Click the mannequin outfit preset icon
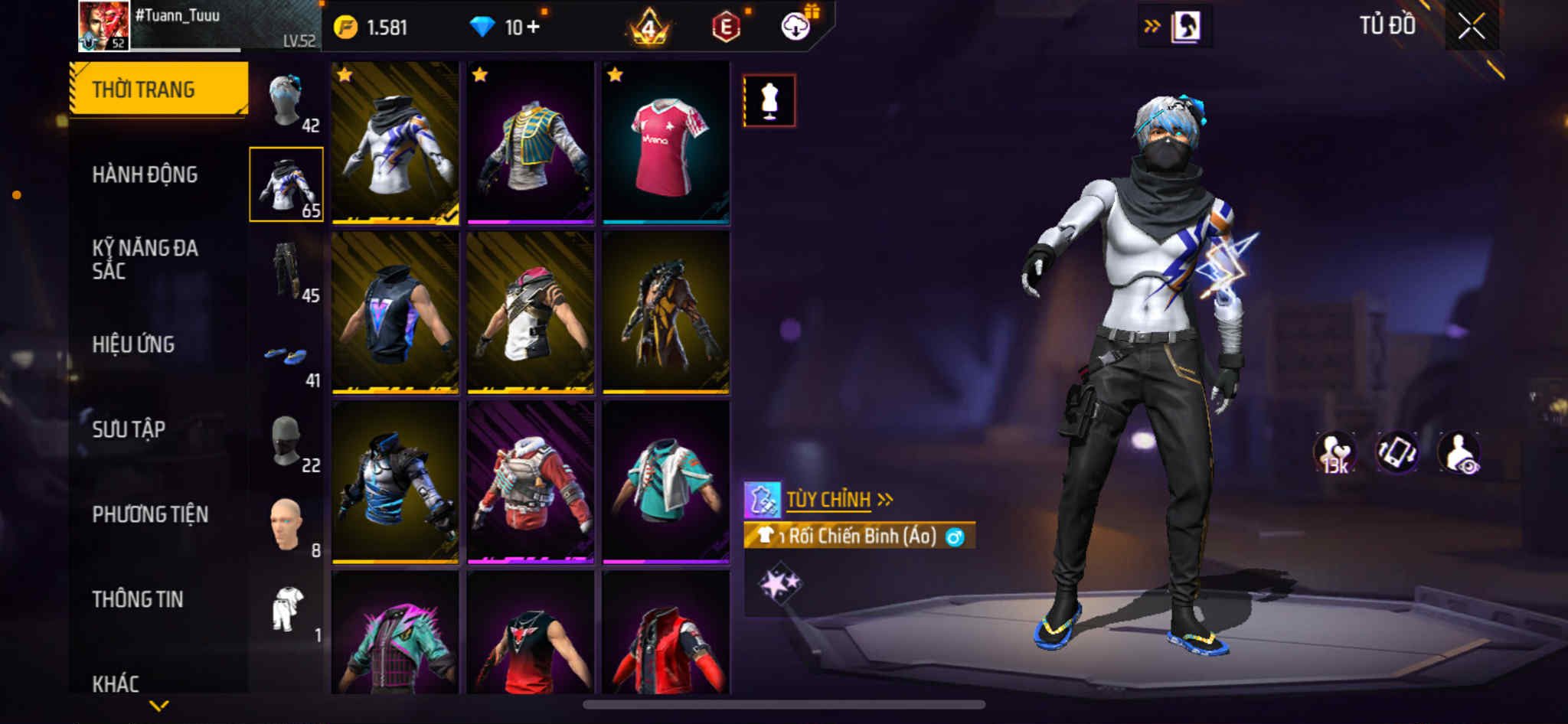1568x724 pixels. click(x=769, y=100)
